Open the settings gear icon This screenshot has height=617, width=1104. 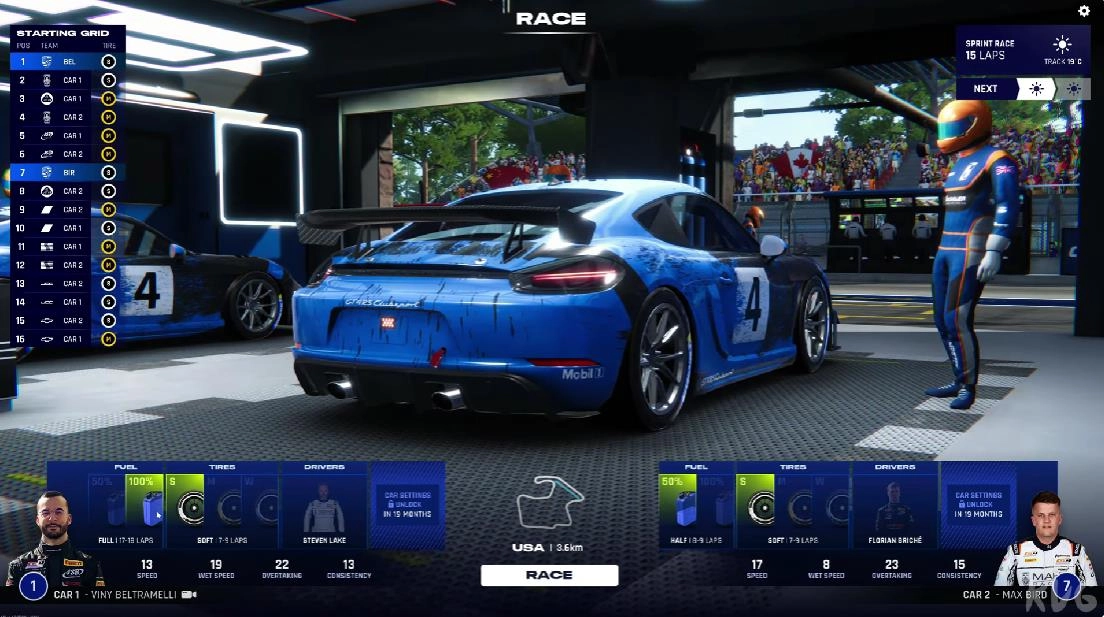tap(1084, 11)
